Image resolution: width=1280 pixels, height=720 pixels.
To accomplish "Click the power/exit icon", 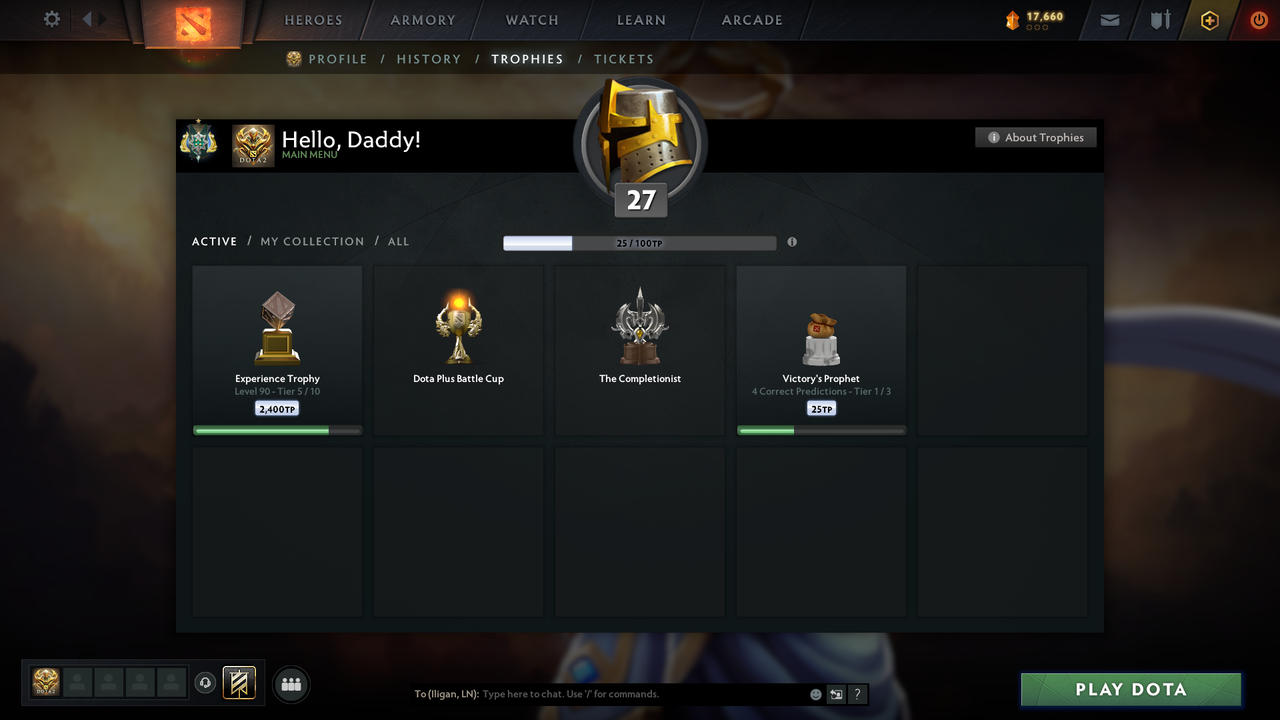I will [x=1258, y=20].
